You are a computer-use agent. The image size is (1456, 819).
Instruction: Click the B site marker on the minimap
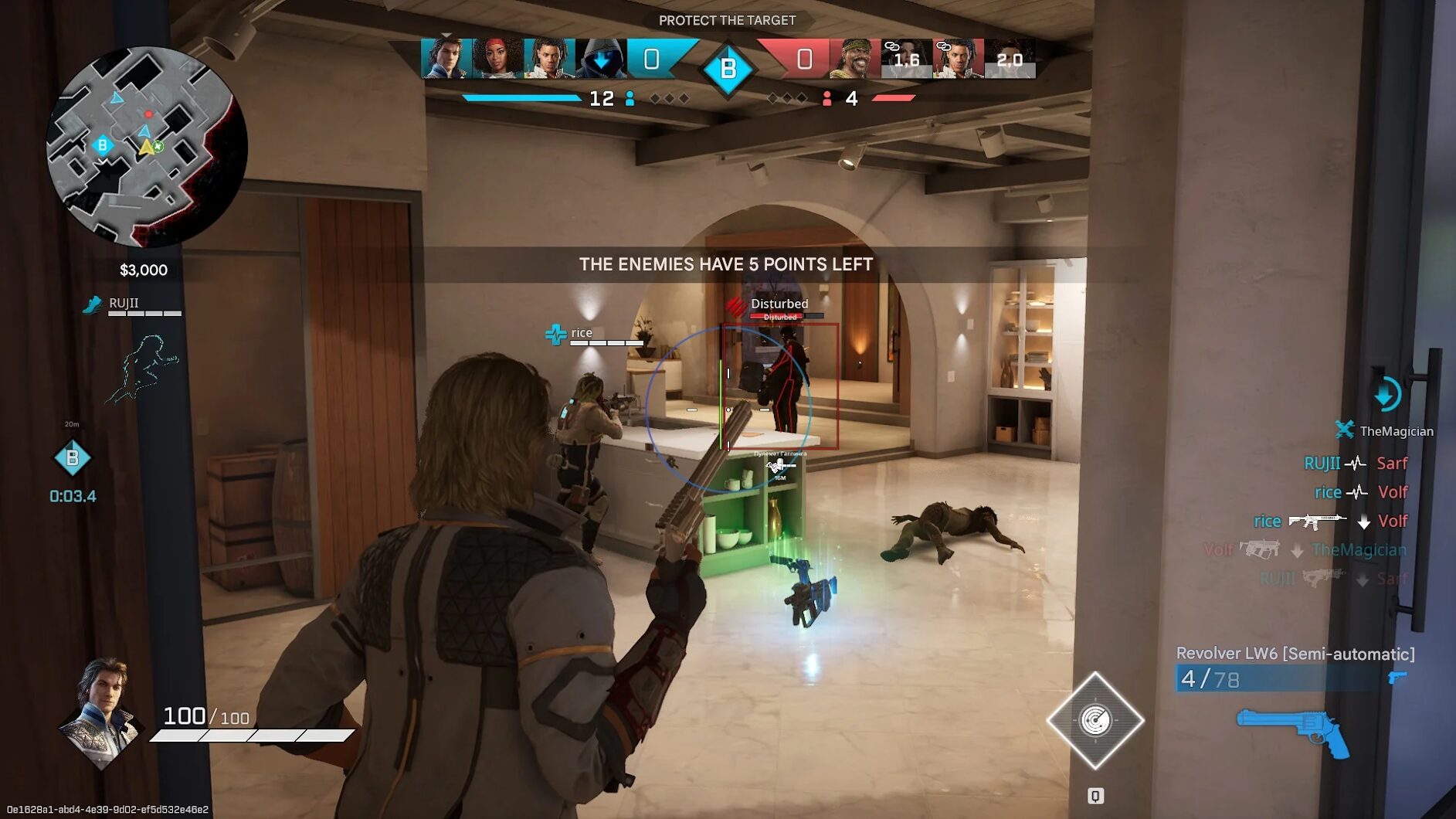(103, 145)
